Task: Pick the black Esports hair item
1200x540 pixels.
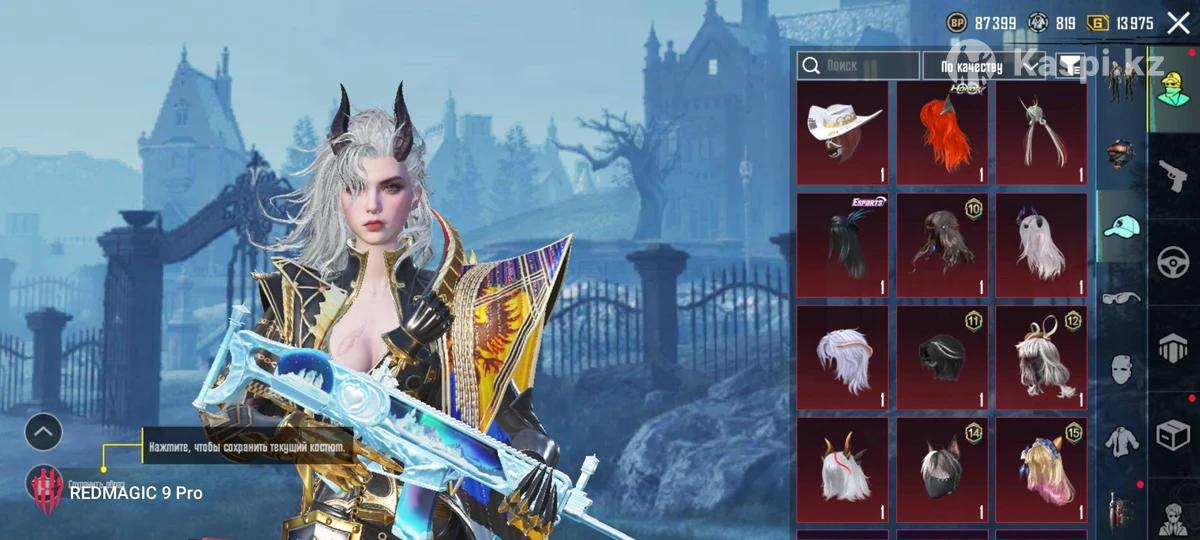Action: tap(842, 245)
